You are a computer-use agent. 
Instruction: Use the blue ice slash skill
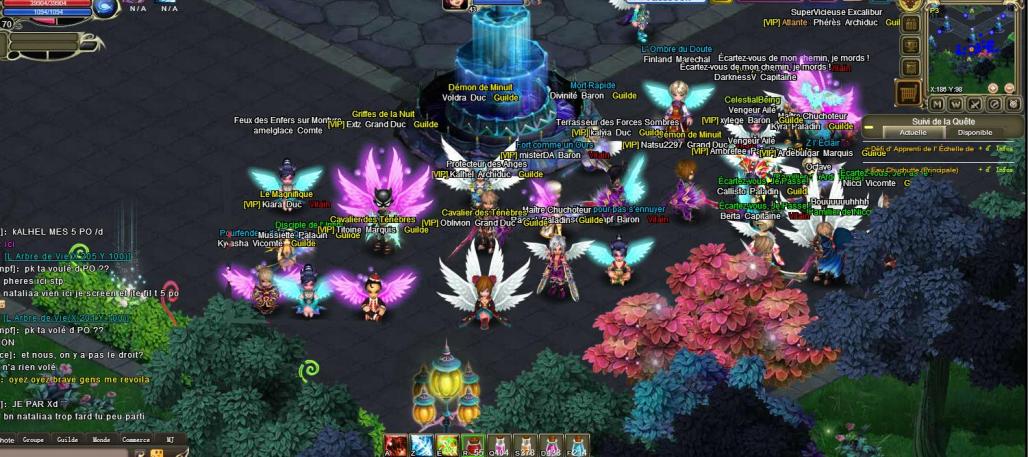point(421,445)
